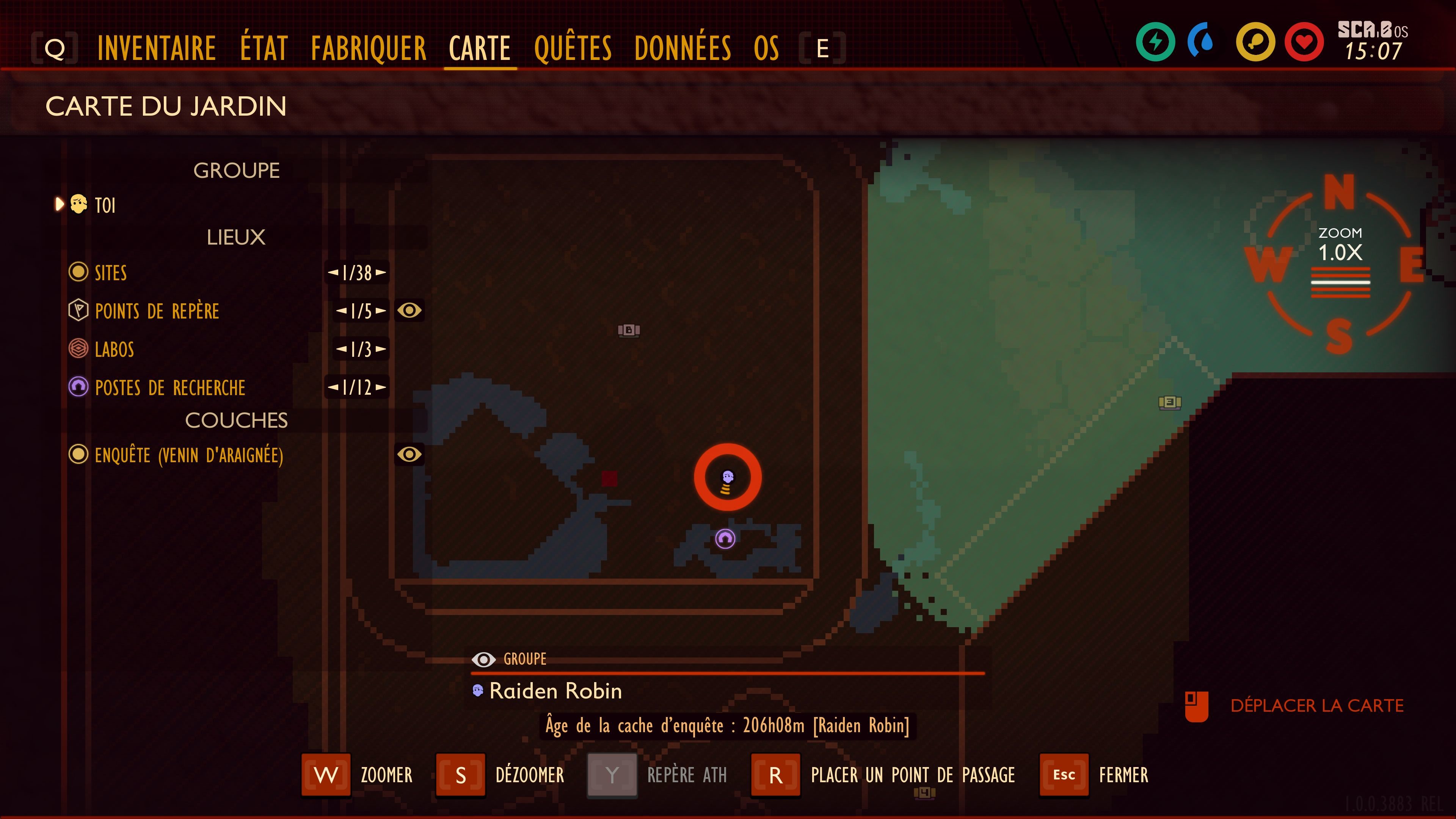1456x819 pixels.
Task: Open the Quêtes tab
Action: 573,48
